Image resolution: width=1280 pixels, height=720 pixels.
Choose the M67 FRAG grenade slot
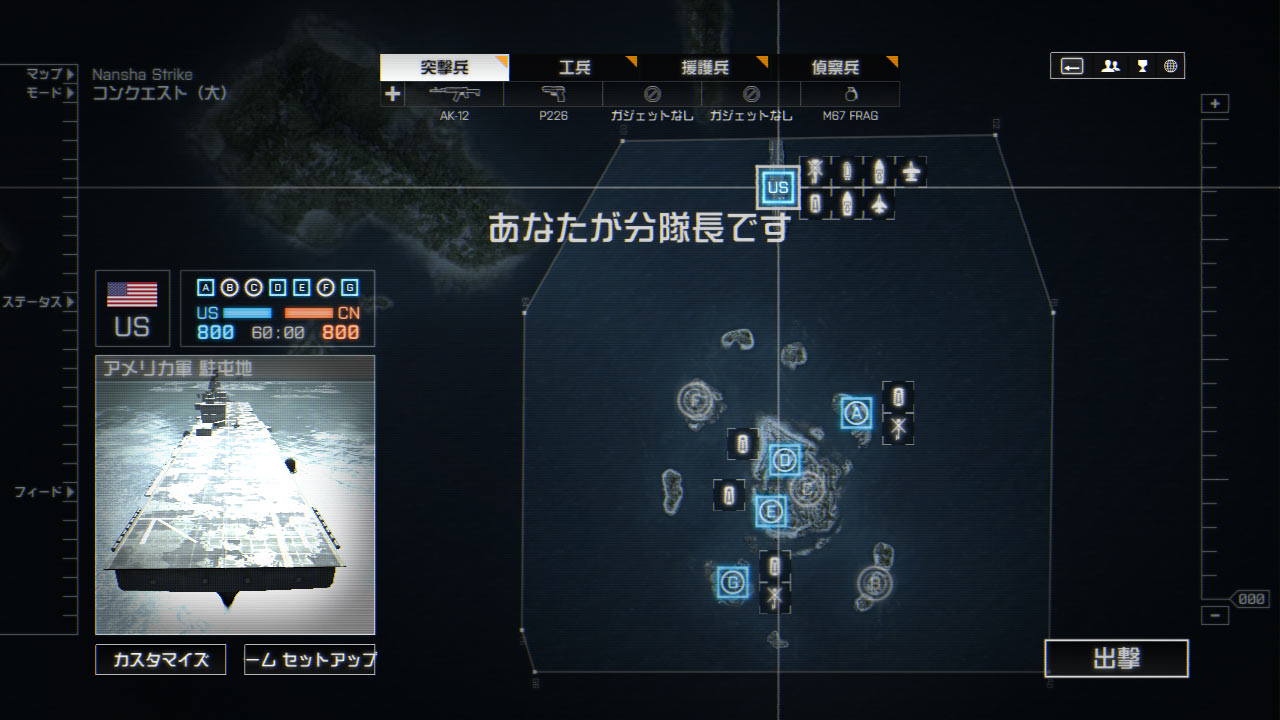[850, 95]
